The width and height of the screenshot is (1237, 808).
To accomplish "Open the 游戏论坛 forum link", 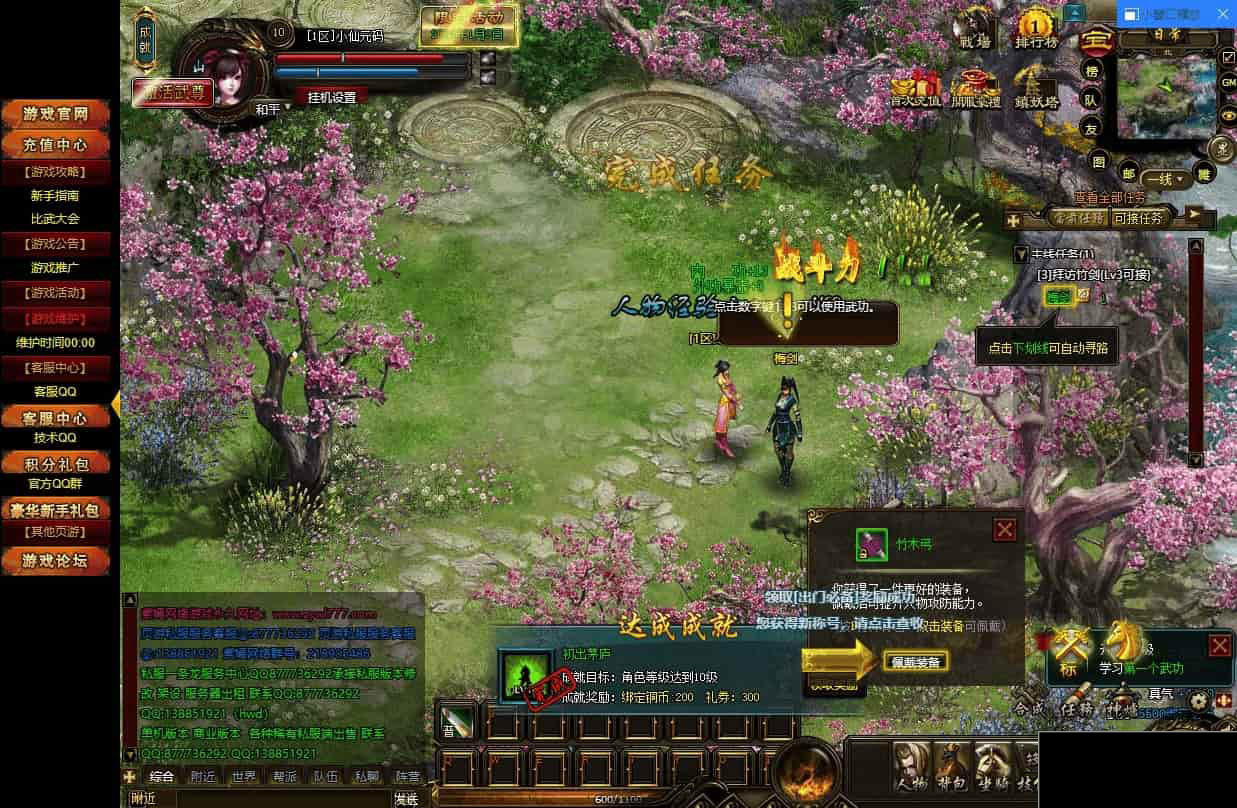I will pos(59,560).
